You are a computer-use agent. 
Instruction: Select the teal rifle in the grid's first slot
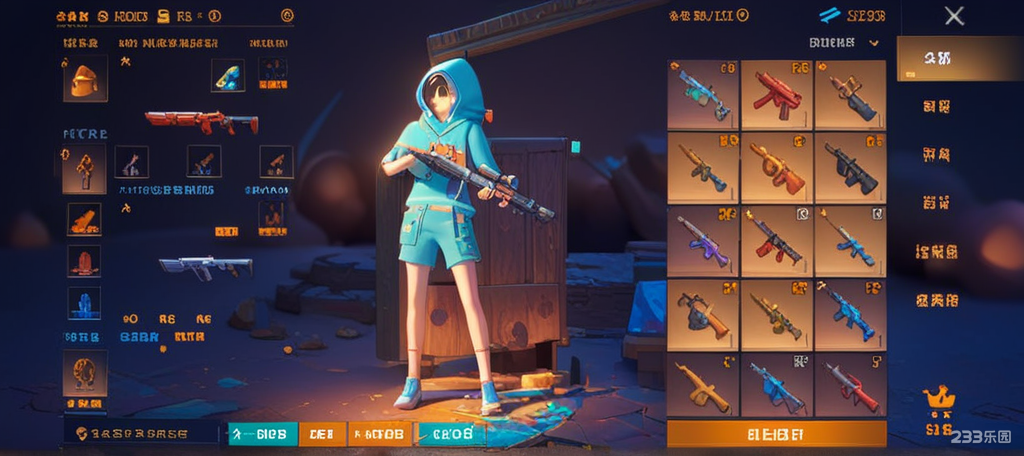pyautogui.click(x=703, y=95)
